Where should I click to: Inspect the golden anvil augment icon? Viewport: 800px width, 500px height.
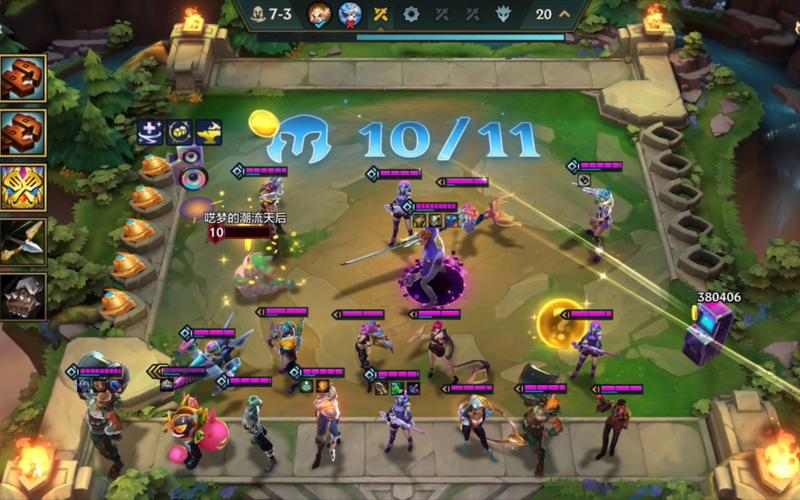click(208, 130)
